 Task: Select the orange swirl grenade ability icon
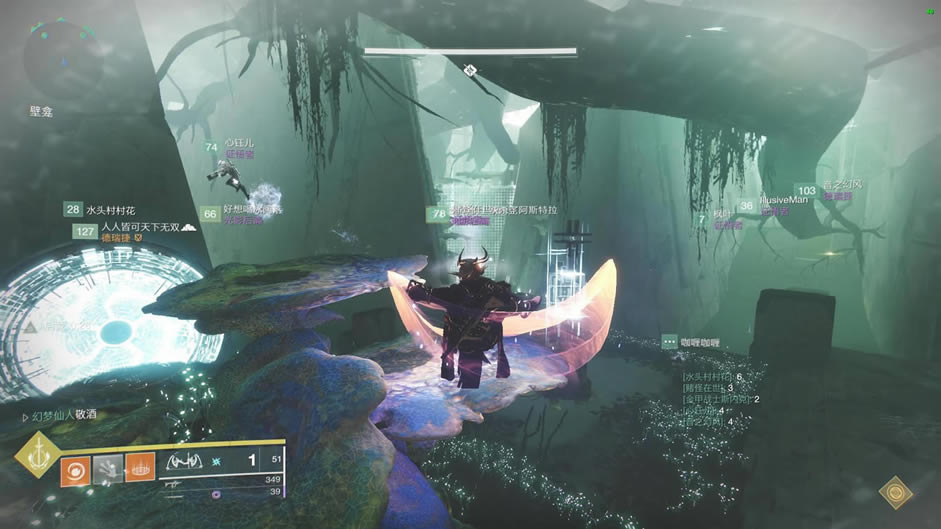click(x=75, y=468)
